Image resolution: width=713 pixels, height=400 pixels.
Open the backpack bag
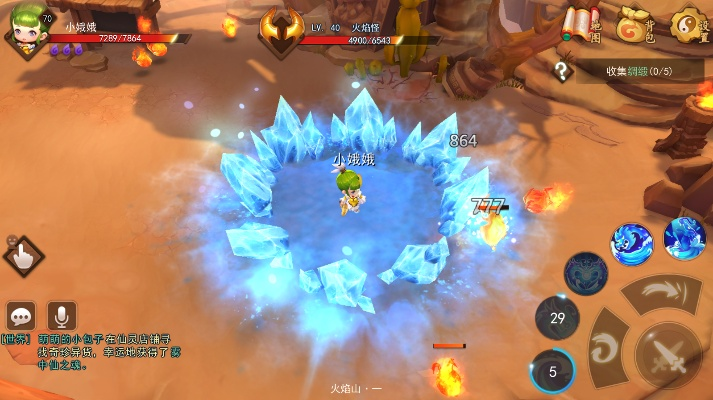(x=634, y=24)
